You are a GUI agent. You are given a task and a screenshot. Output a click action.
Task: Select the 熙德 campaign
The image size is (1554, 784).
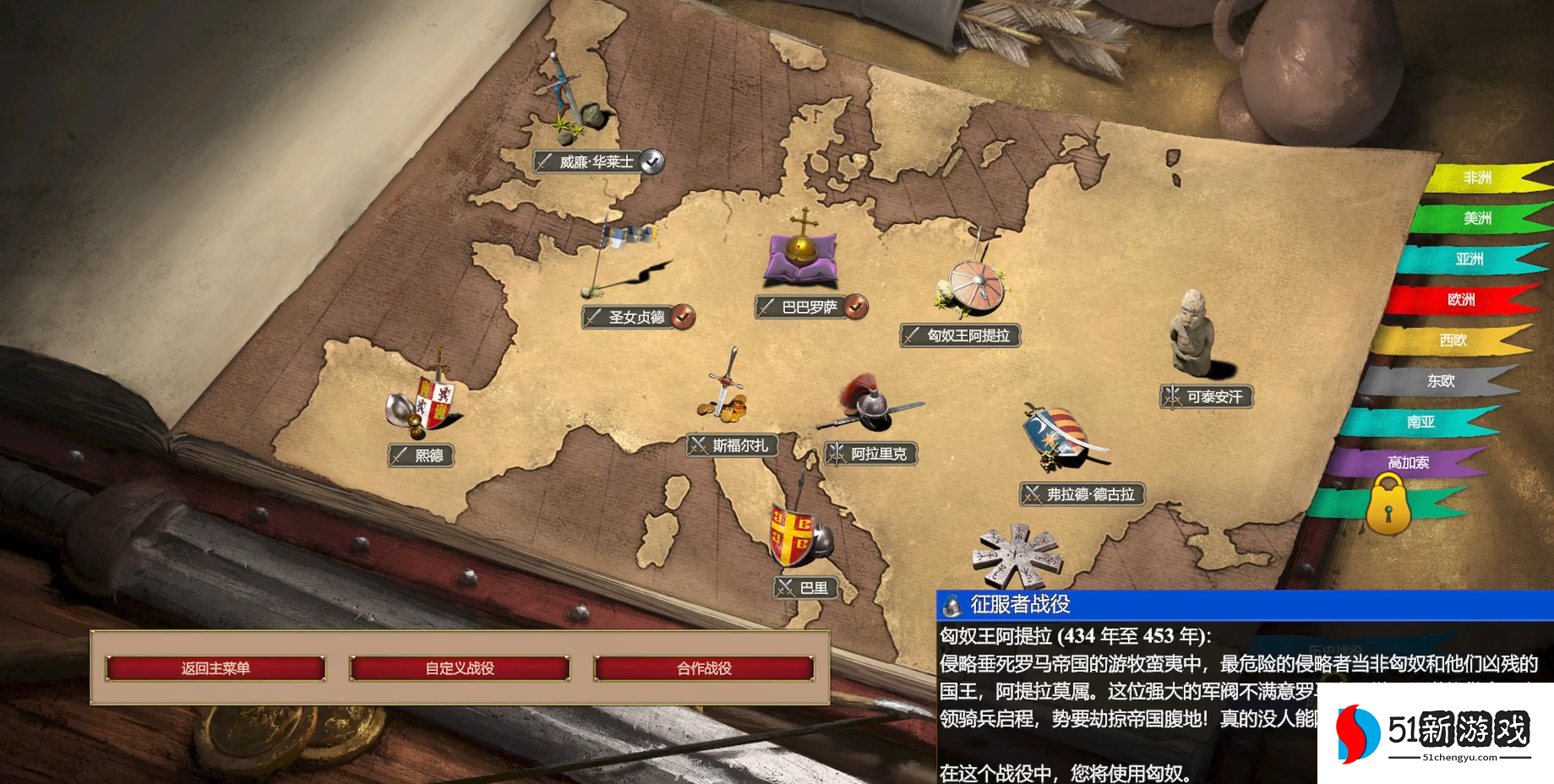coord(428,455)
